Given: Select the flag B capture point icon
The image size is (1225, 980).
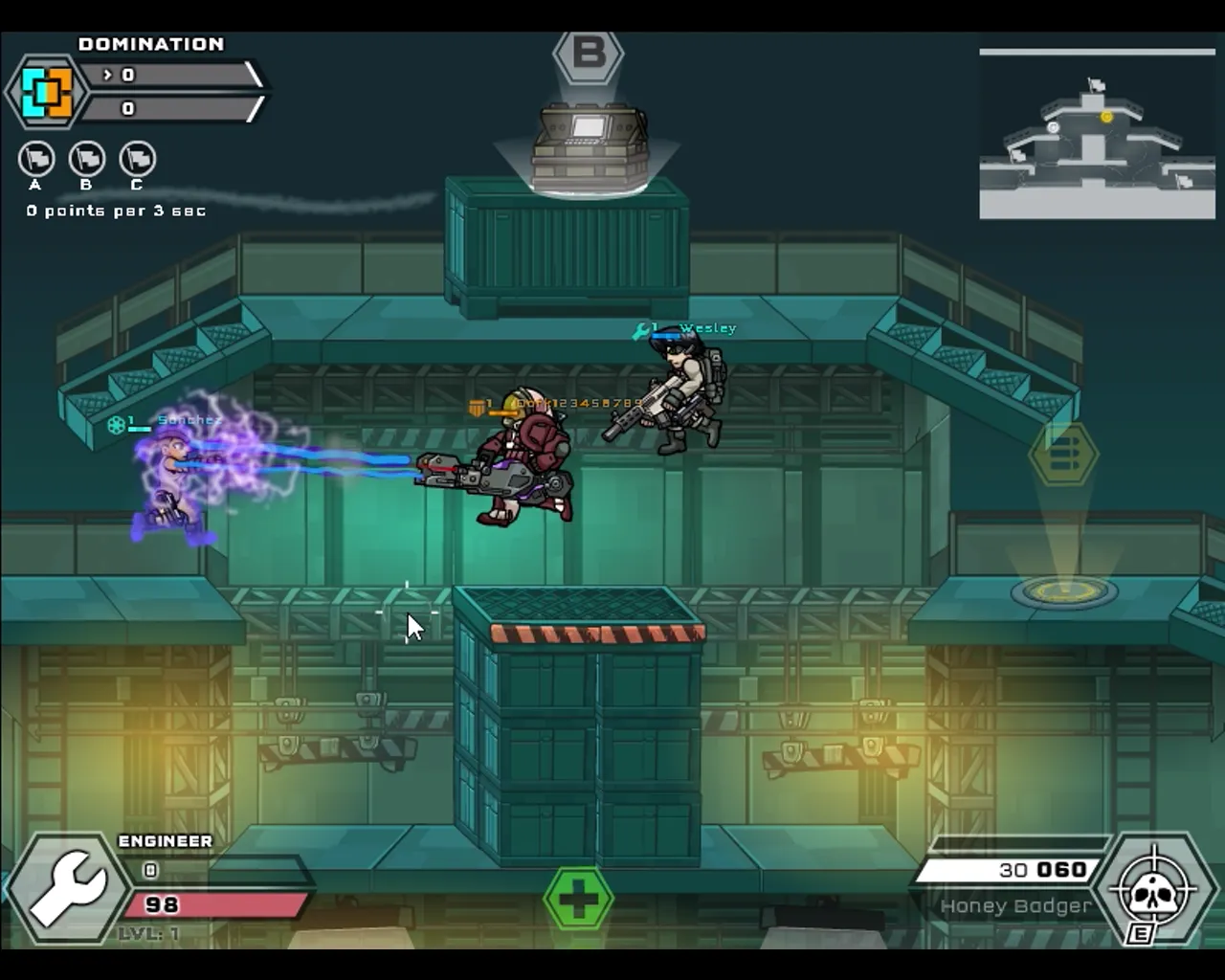Looking at the screenshot, I should [x=87, y=159].
